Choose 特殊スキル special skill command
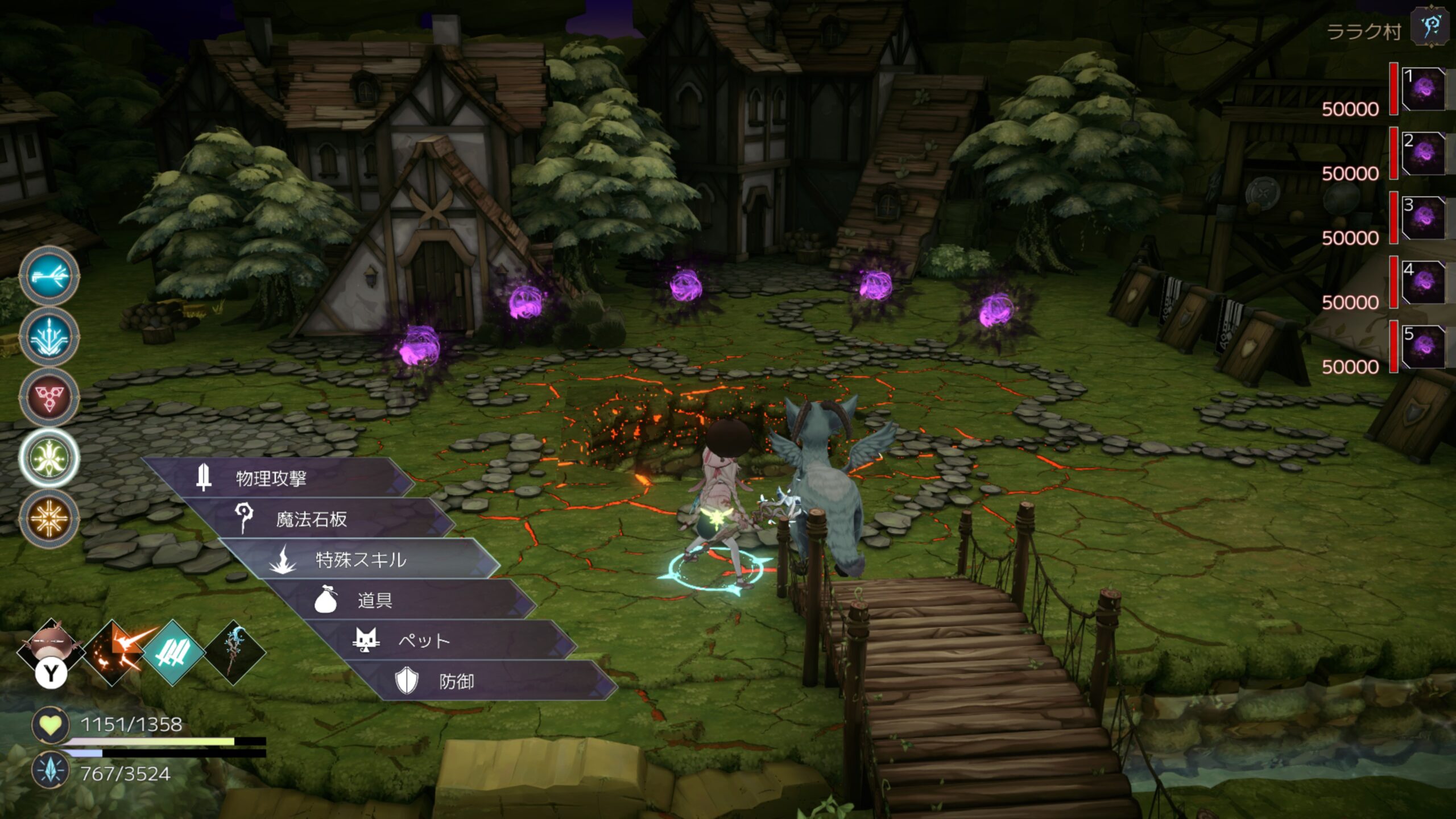The width and height of the screenshot is (1456, 819). tap(359, 560)
